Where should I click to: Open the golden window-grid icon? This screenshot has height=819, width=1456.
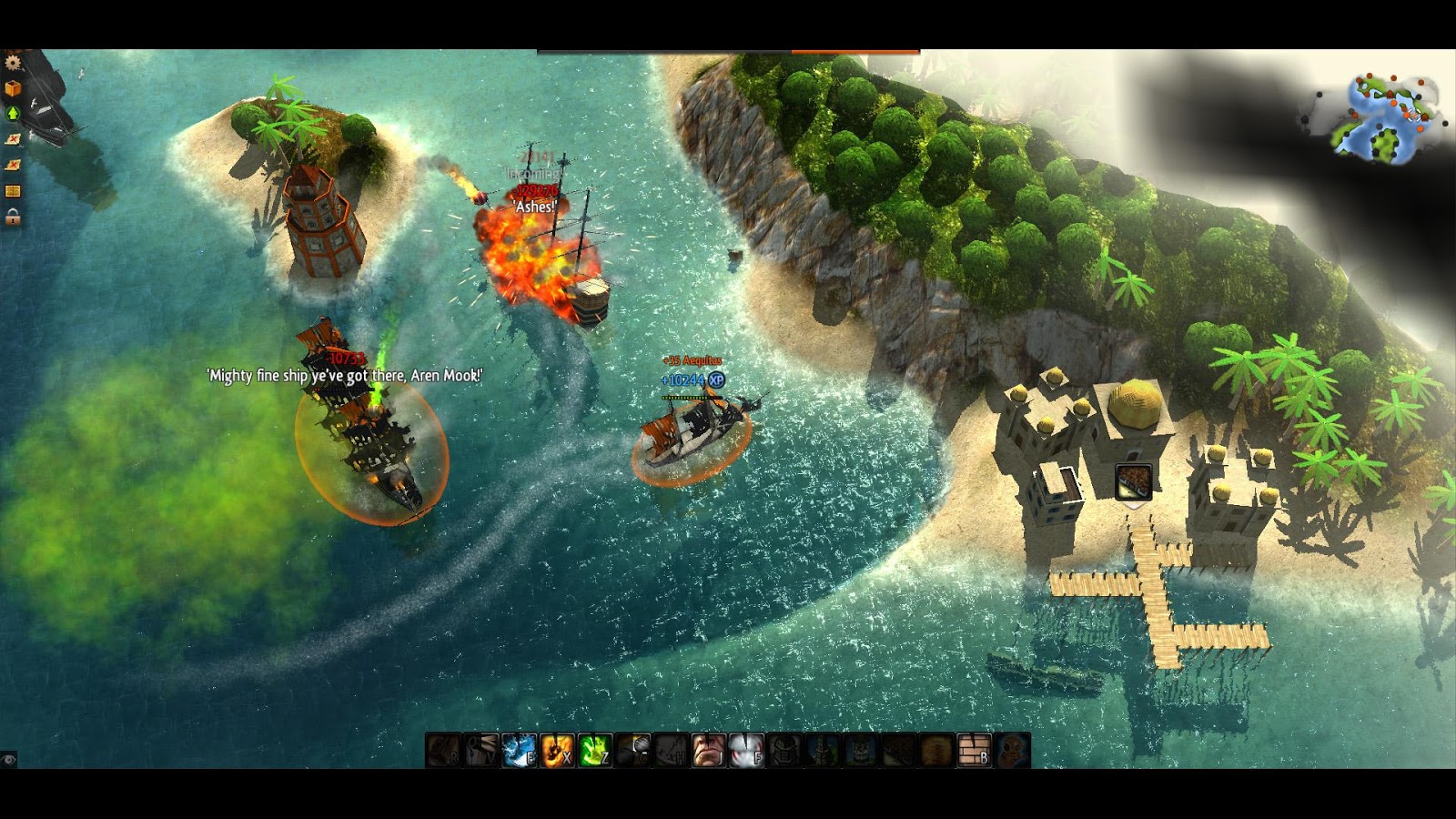13,191
